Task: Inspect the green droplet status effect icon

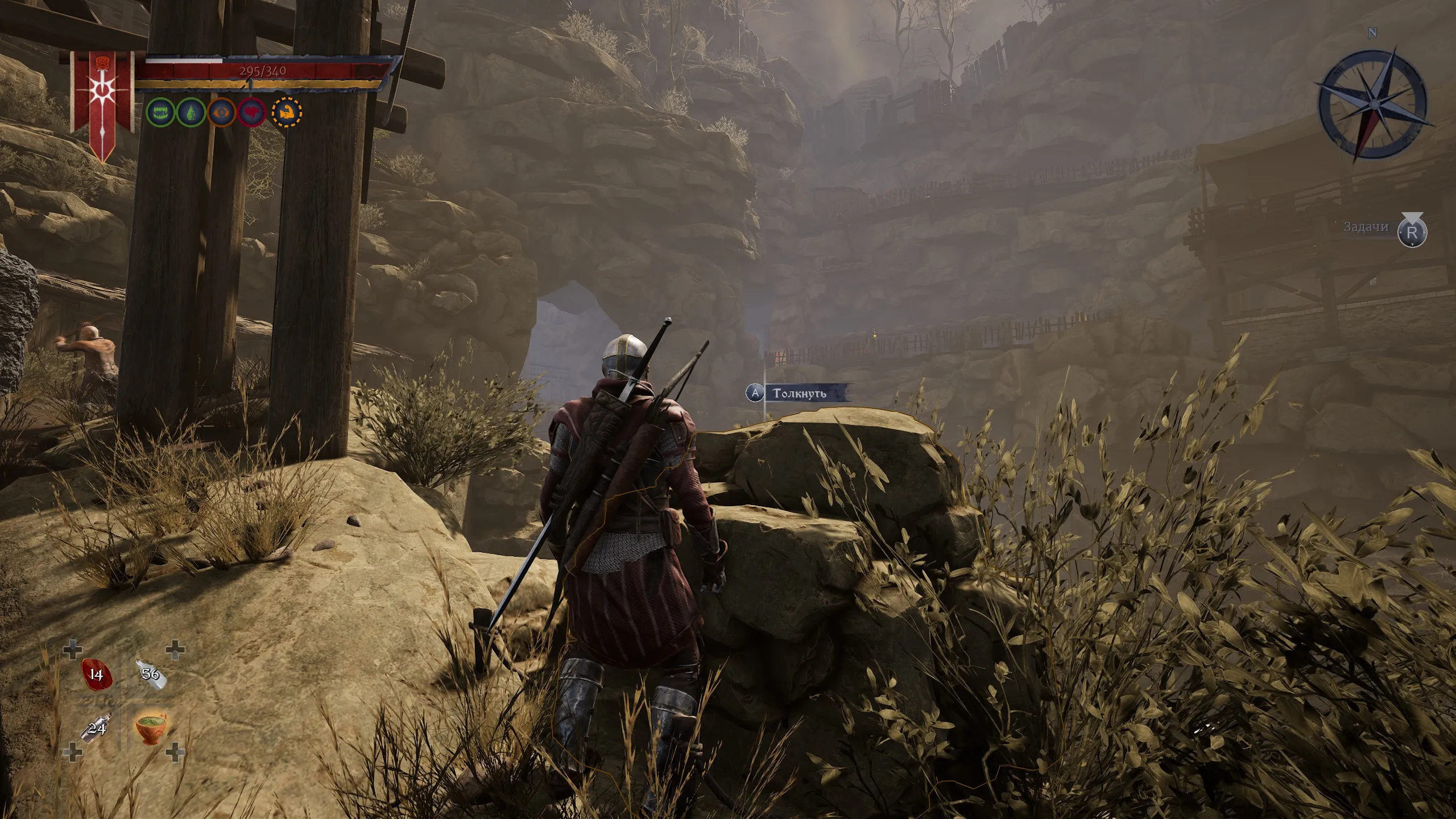Action: 190,113
